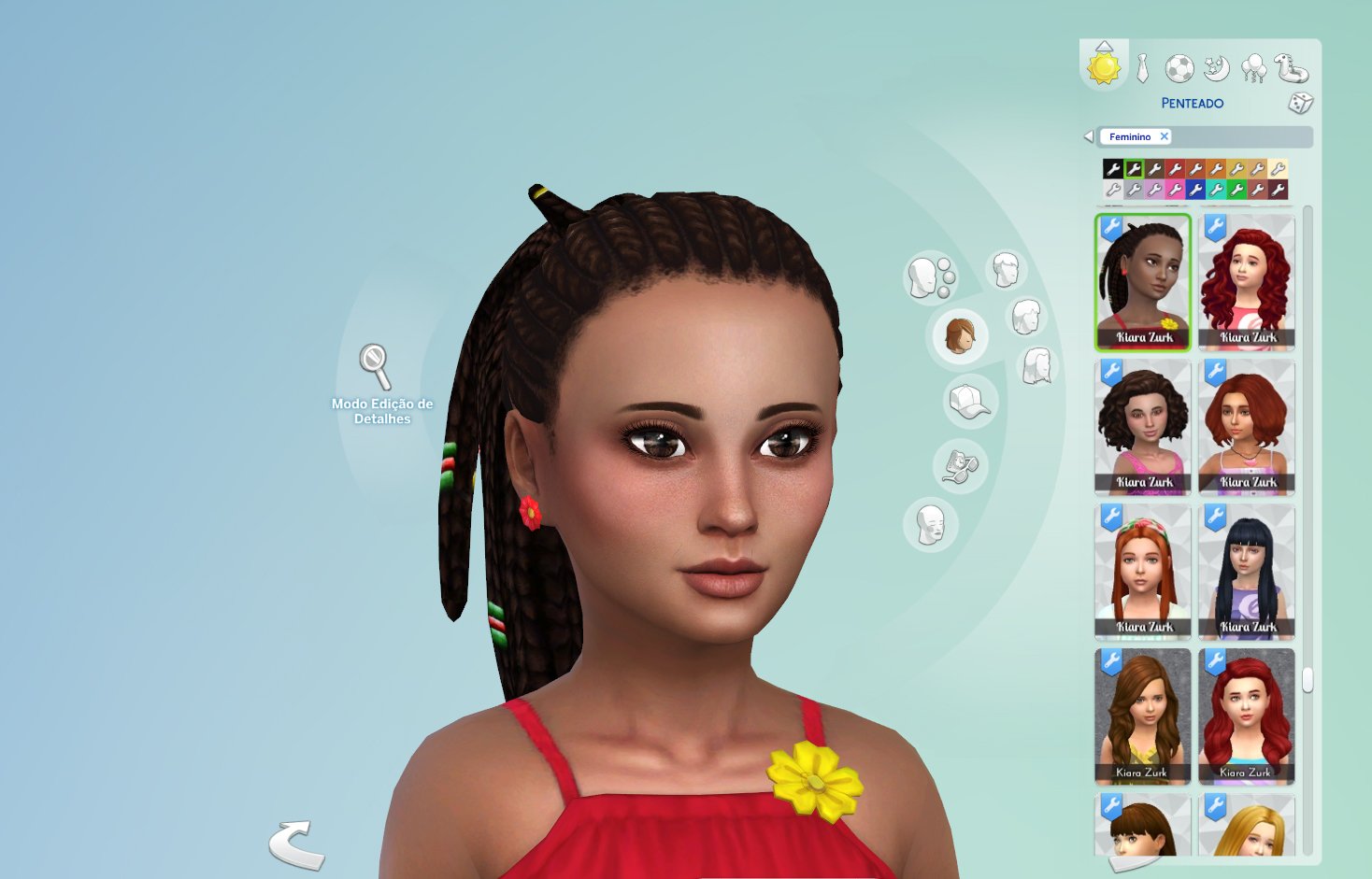The width and height of the screenshot is (1372, 879).
Task: Switch to the athletic soccer ball tab
Action: point(1179,68)
